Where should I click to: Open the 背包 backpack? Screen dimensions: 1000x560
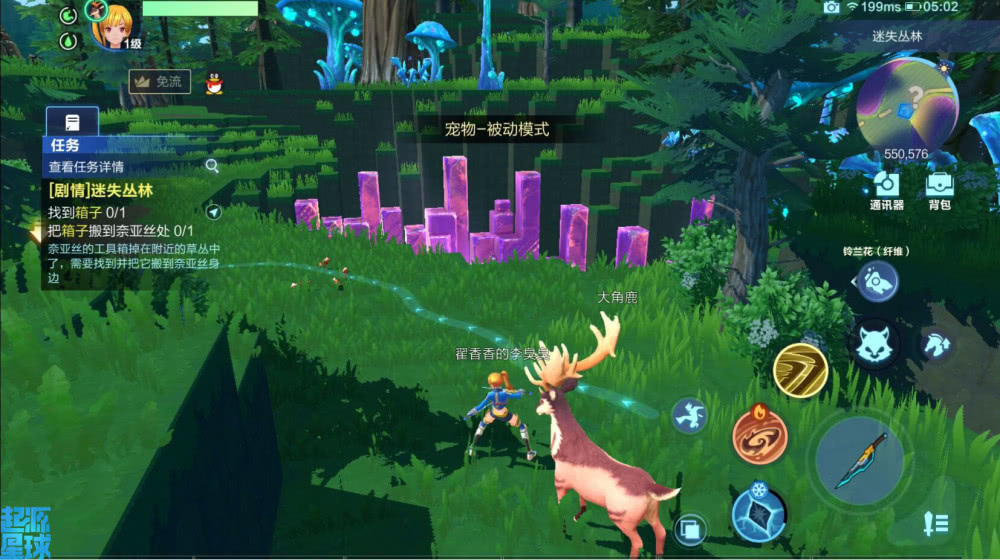coord(939,185)
